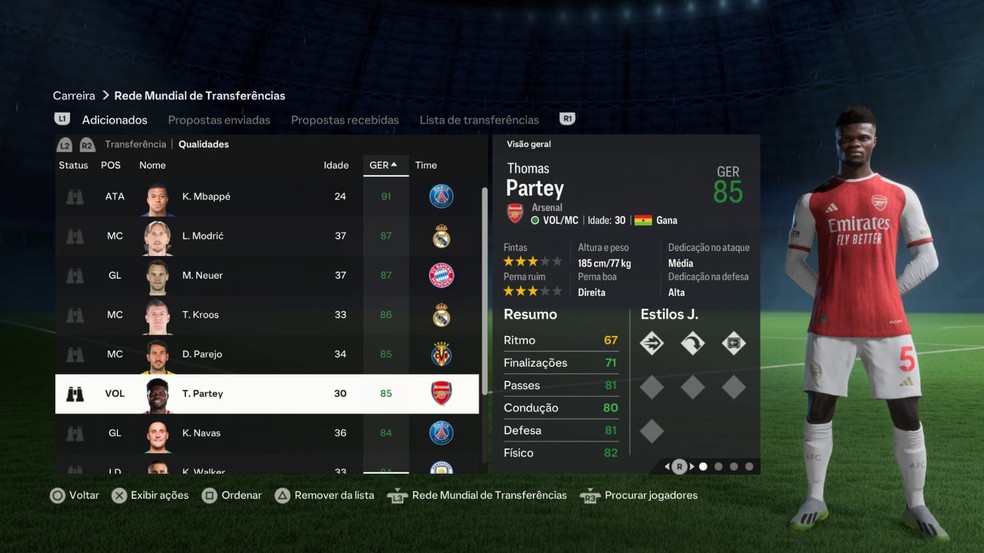Viewport: 984px width, 553px height.
Task: Select the K. Navas player row
Action: pyautogui.click(x=266, y=433)
